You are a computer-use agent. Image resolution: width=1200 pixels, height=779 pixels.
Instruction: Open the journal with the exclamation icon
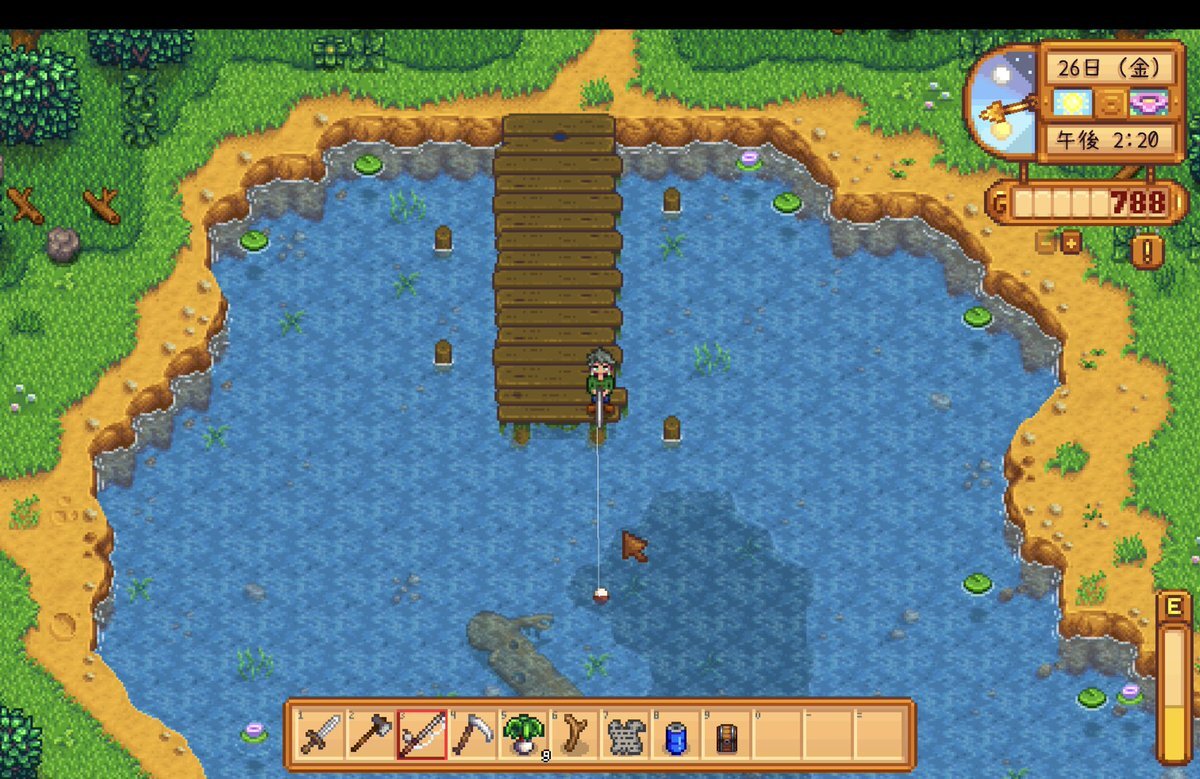tap(1148, 251)
